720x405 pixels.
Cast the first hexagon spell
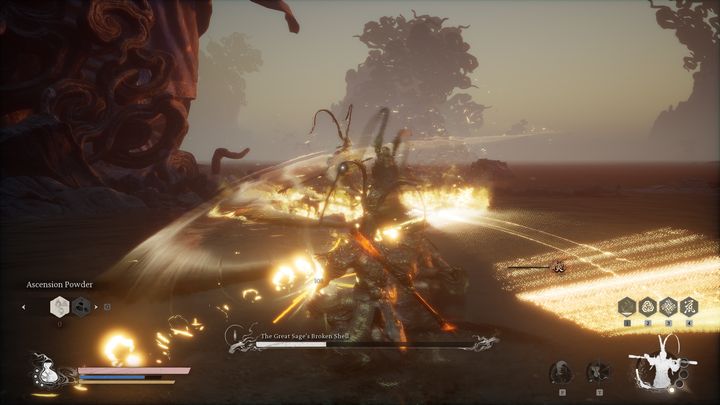(627, 307)
